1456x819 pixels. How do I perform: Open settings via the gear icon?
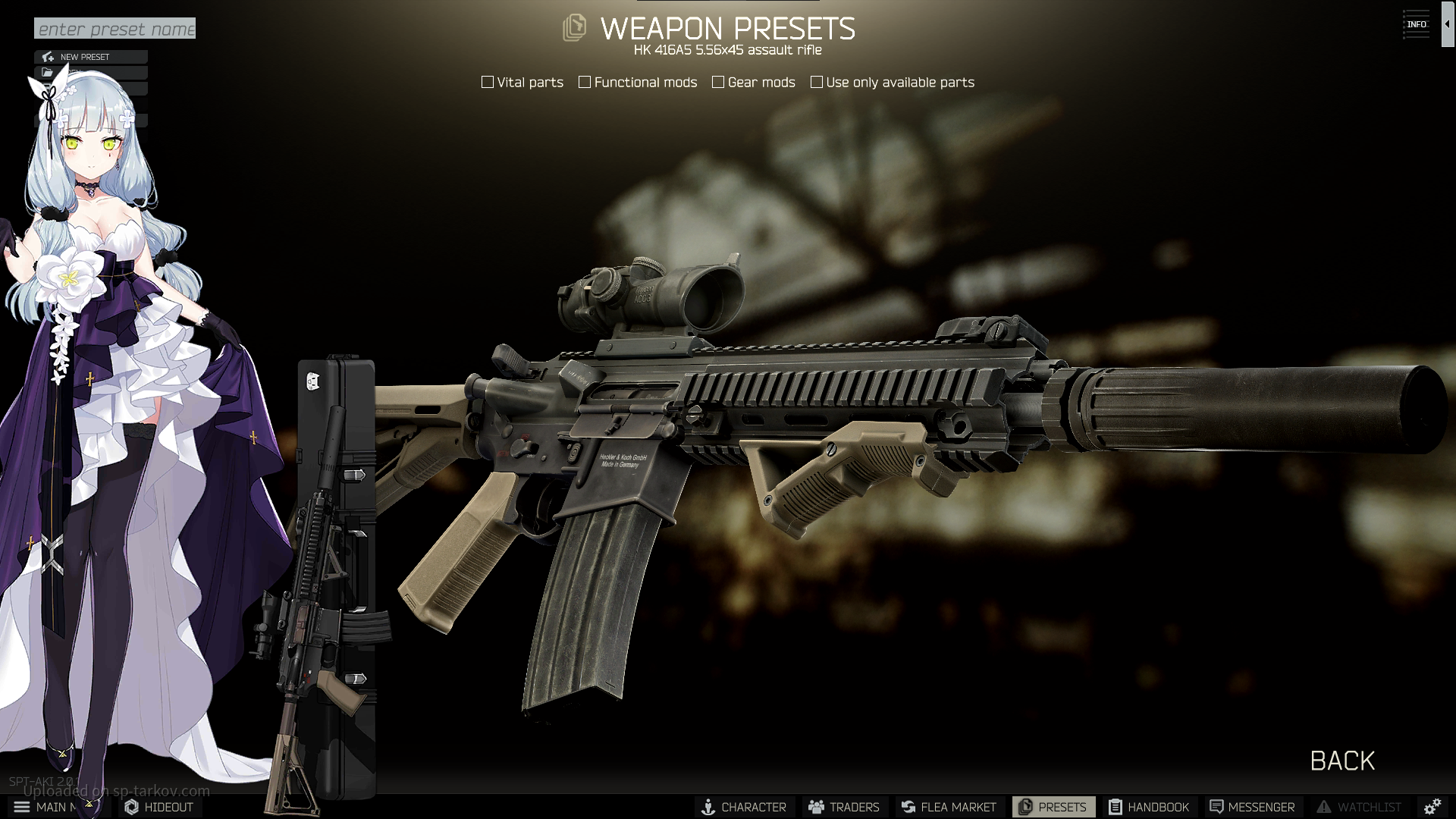1432,807
